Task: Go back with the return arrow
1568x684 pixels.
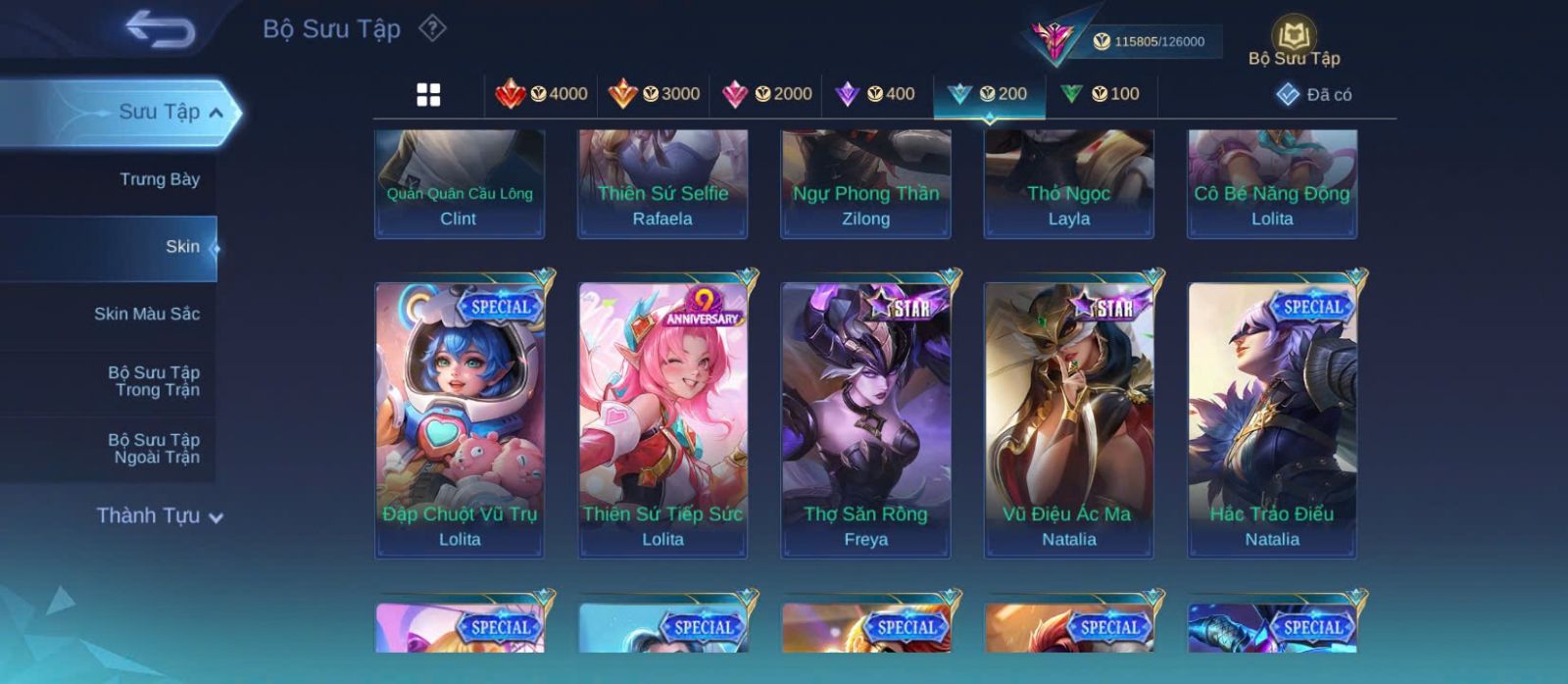Action: [x=160, y=29]
